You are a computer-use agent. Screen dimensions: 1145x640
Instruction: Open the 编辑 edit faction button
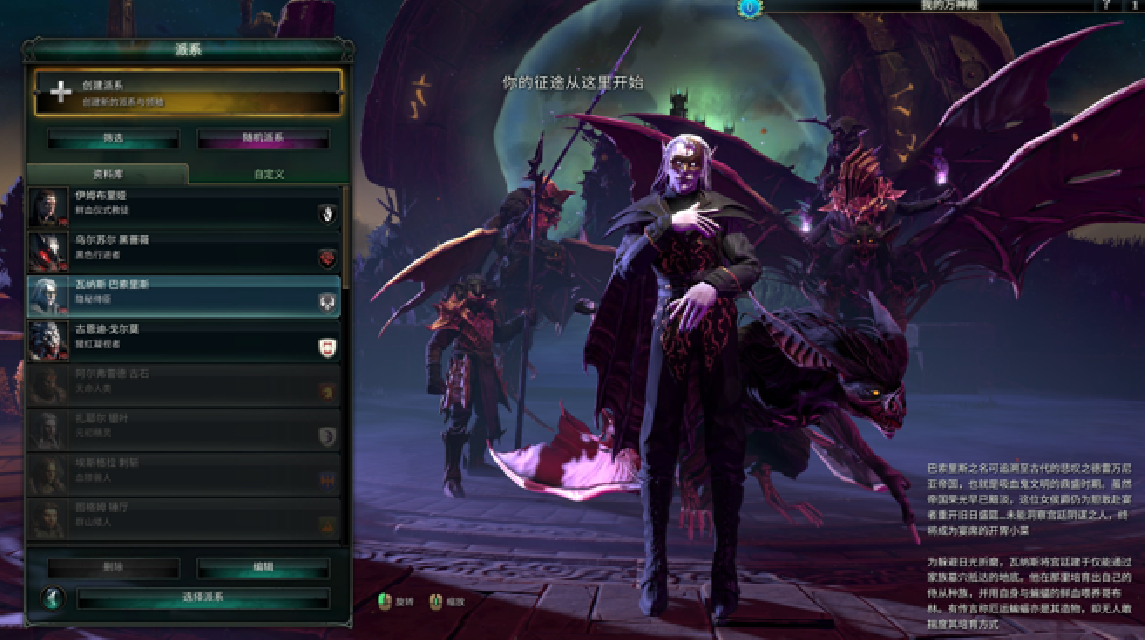(x=263, y=567)
